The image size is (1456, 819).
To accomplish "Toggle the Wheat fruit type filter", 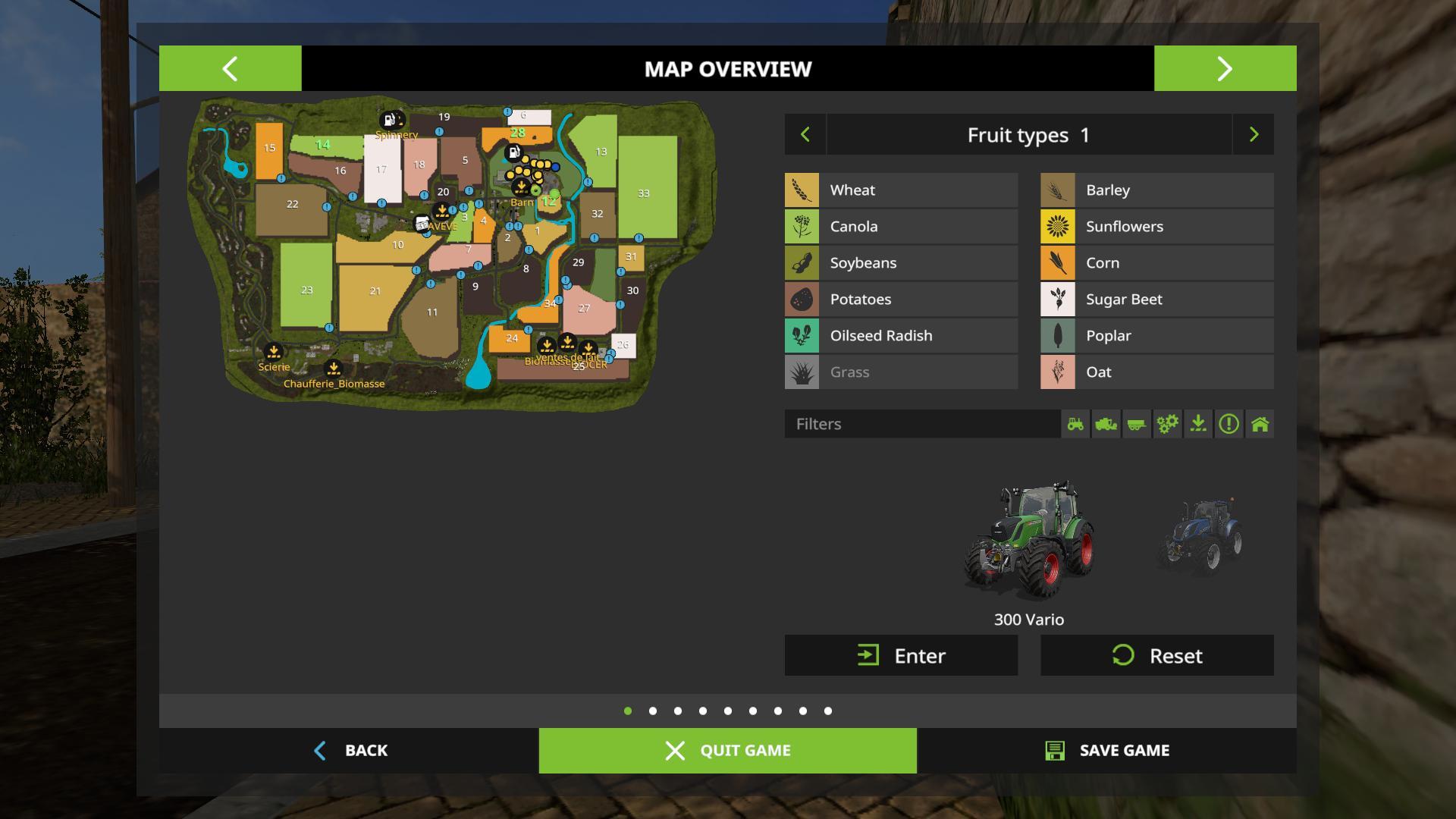I will click(901, 190).
